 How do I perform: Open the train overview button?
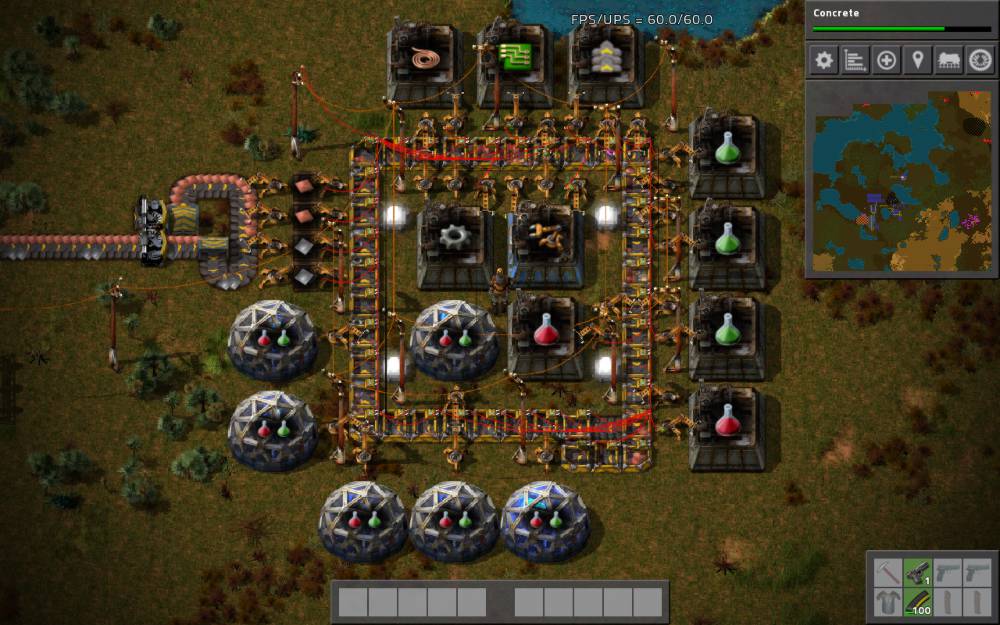coord(948,60)
